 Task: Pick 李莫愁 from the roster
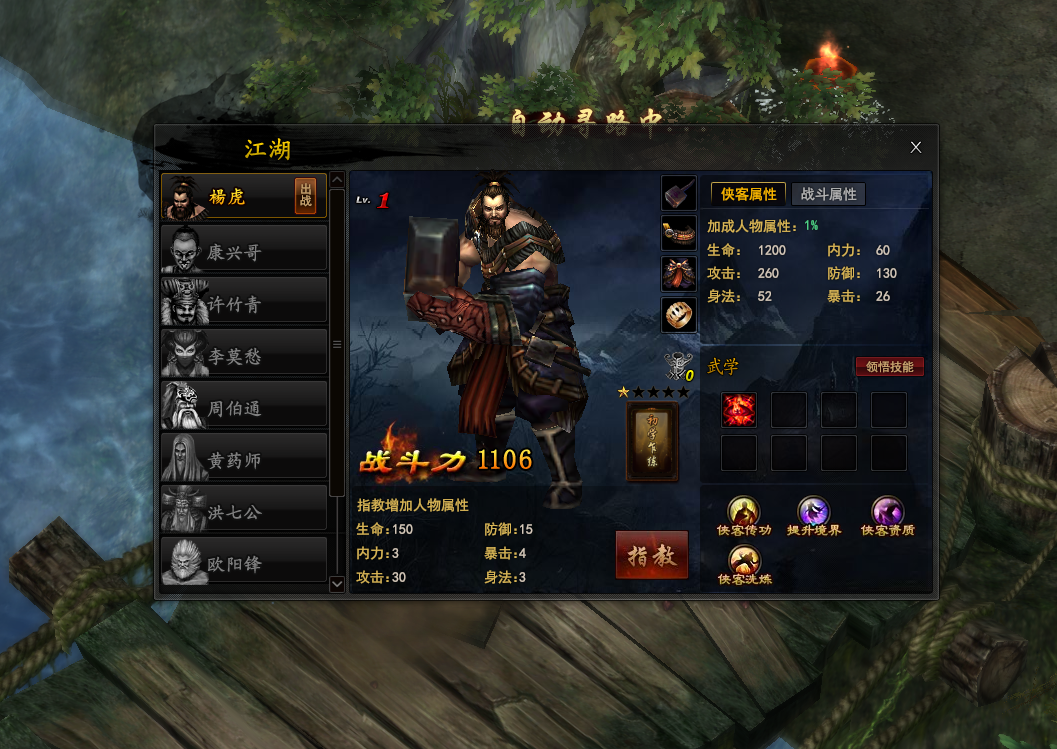(244, 354)
